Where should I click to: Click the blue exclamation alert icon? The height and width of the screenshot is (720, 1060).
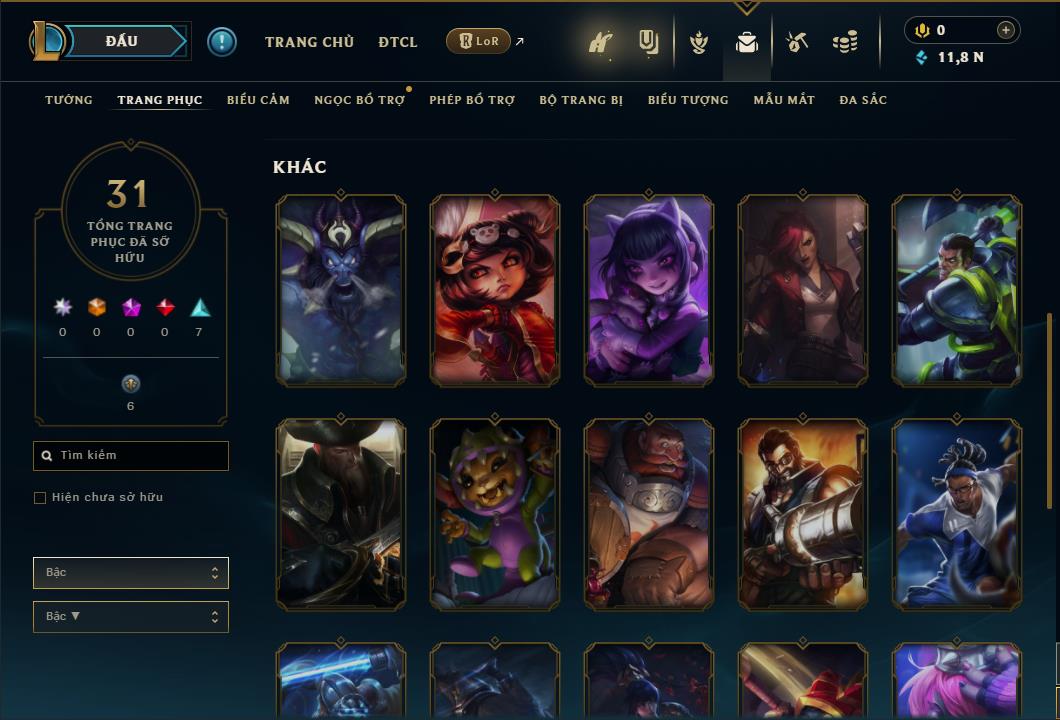coord(222,42)
